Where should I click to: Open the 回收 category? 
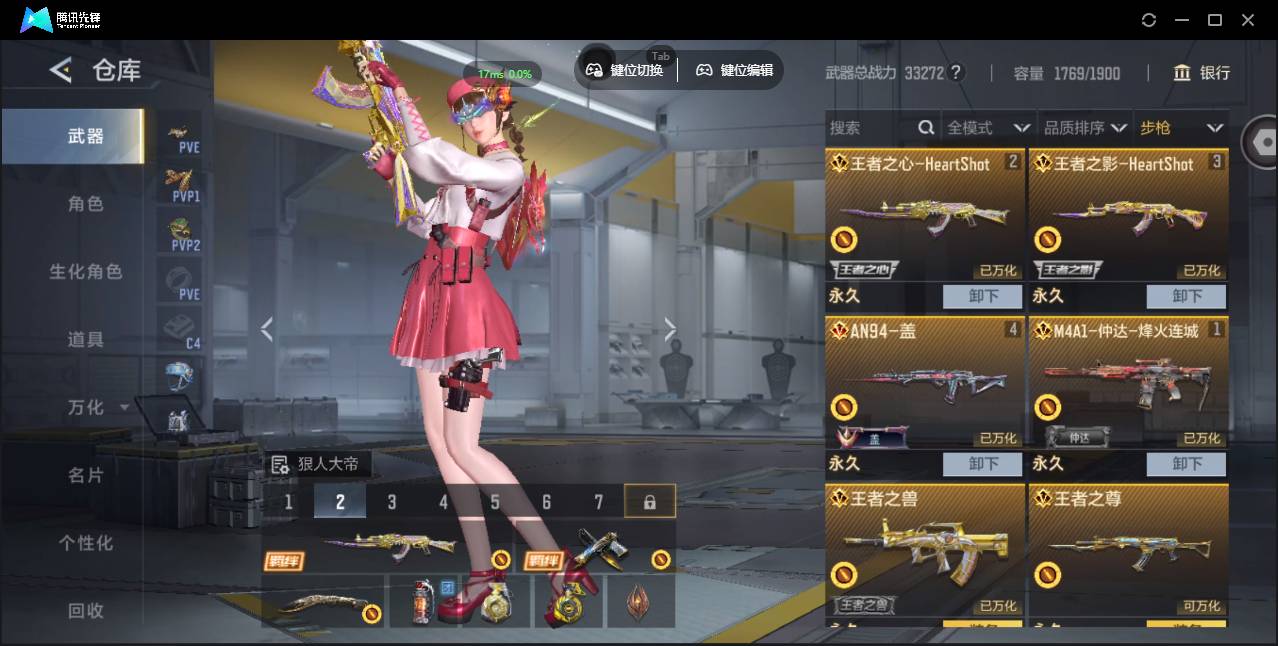(x=85, y=610)
